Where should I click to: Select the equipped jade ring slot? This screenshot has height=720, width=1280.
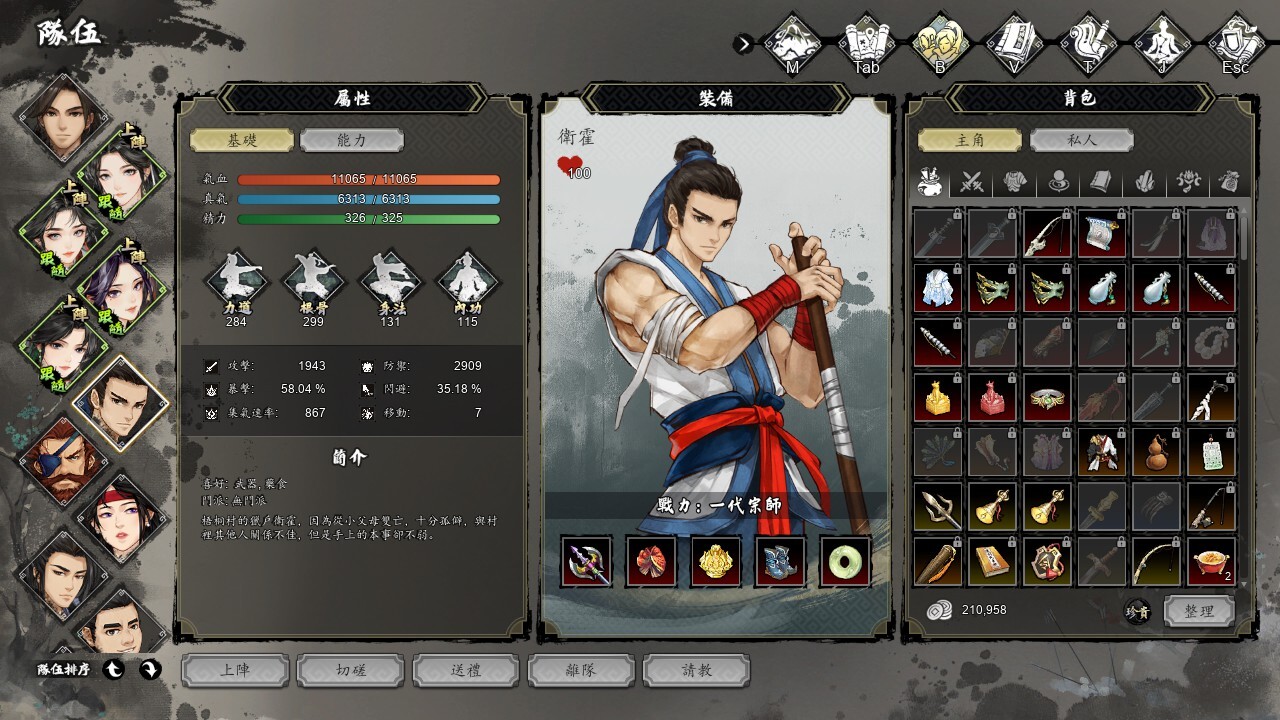pos(846,561)
